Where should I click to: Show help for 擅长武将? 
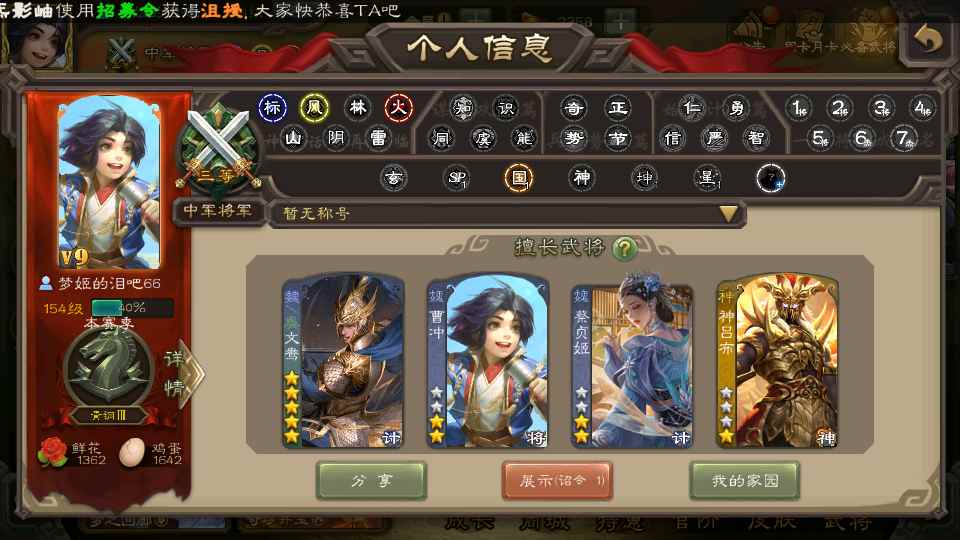point(624,248)
